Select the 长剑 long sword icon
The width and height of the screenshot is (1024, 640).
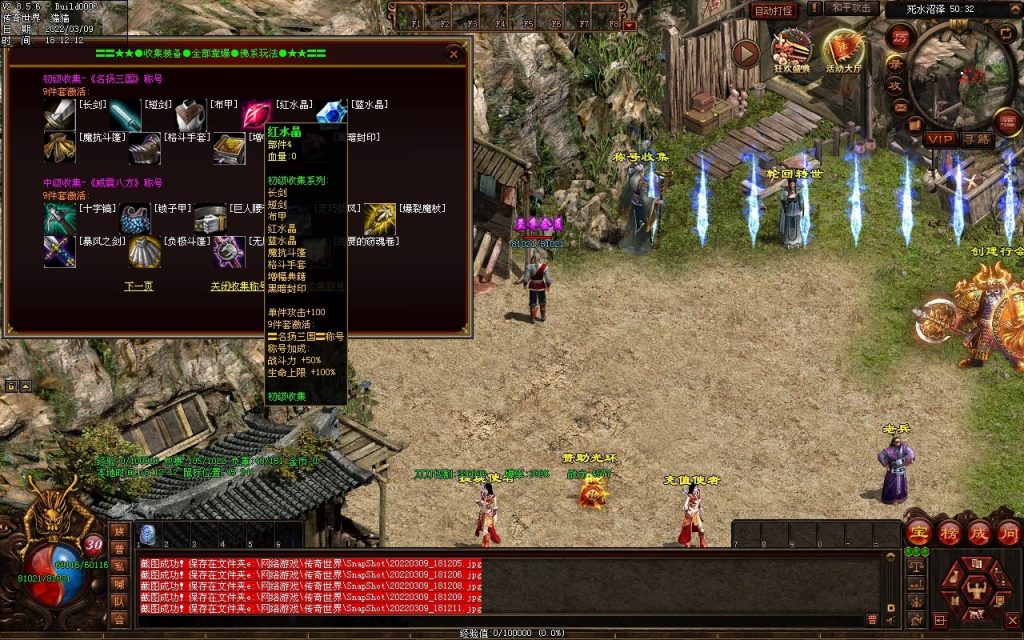tap(59, 116)
